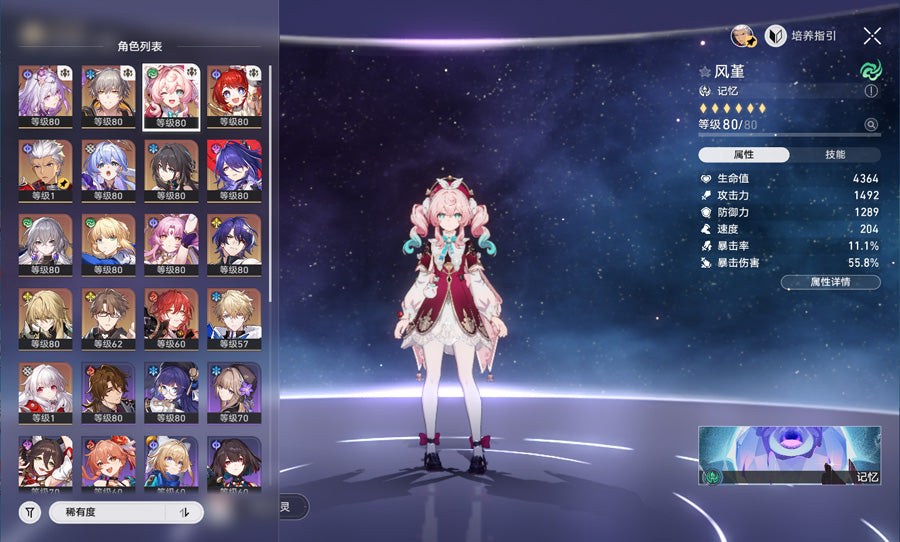Close the character screen with the X
The width and height of the screenshot is (900, 542).
click(872, 36)
